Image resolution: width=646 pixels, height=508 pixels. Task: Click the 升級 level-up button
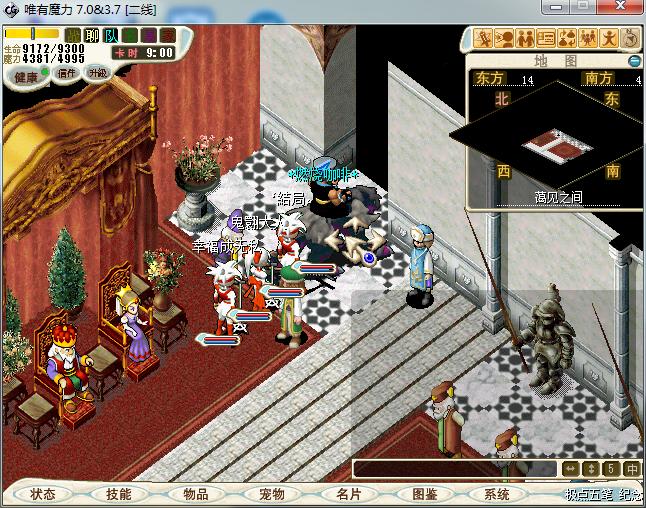click(x=98, y=74)
